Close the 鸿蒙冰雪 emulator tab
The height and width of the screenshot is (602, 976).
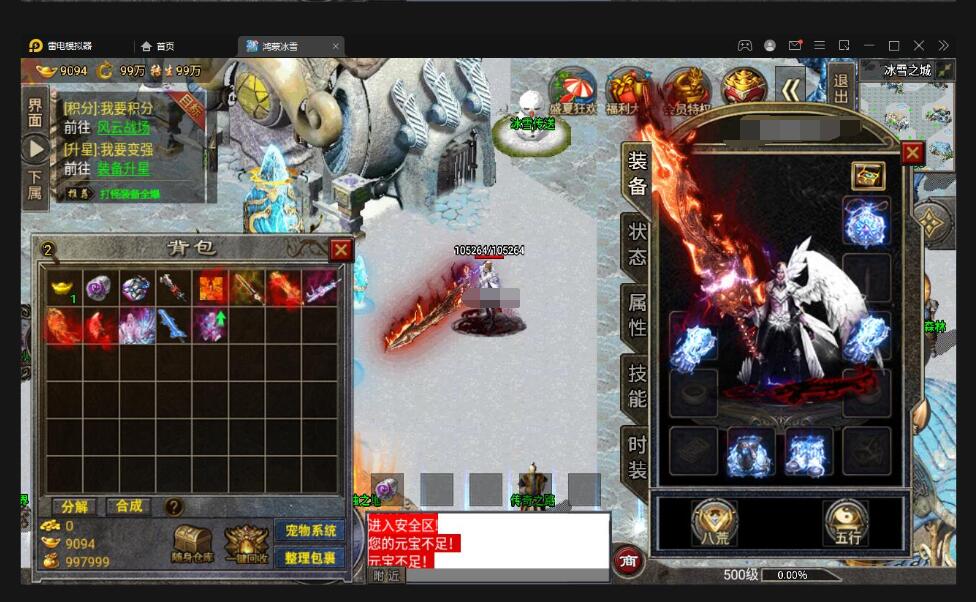336,46
